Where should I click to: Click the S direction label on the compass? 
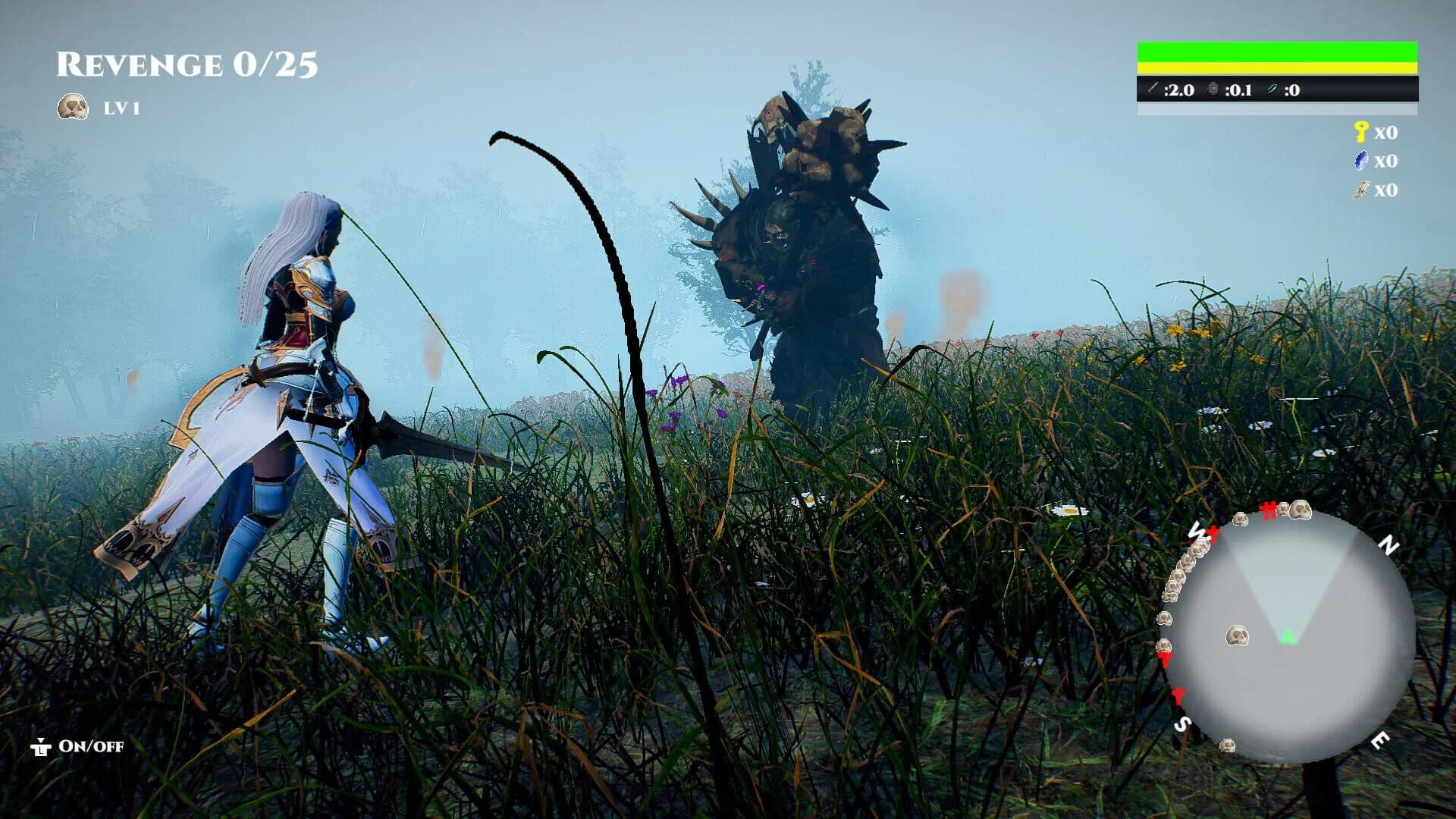coord(1183,724)
